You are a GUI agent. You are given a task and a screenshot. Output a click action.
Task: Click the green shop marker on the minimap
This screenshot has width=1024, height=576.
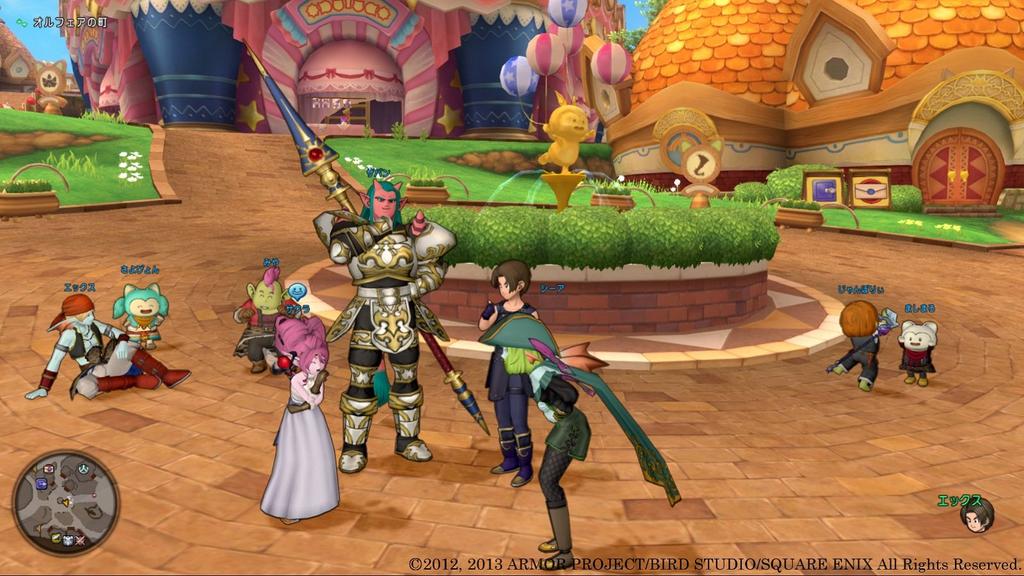(56, 538)
